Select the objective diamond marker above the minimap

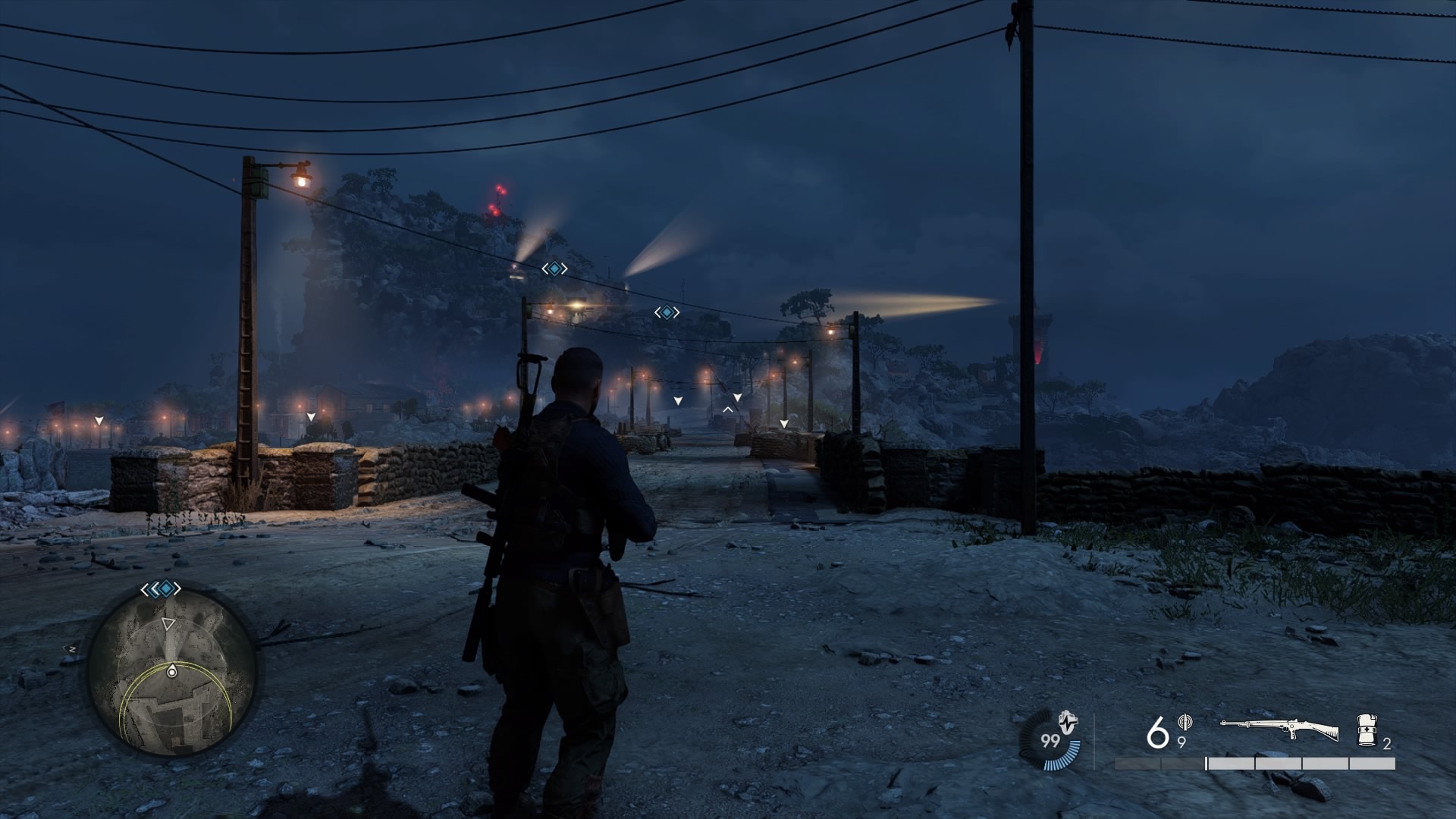pos(161,588)
